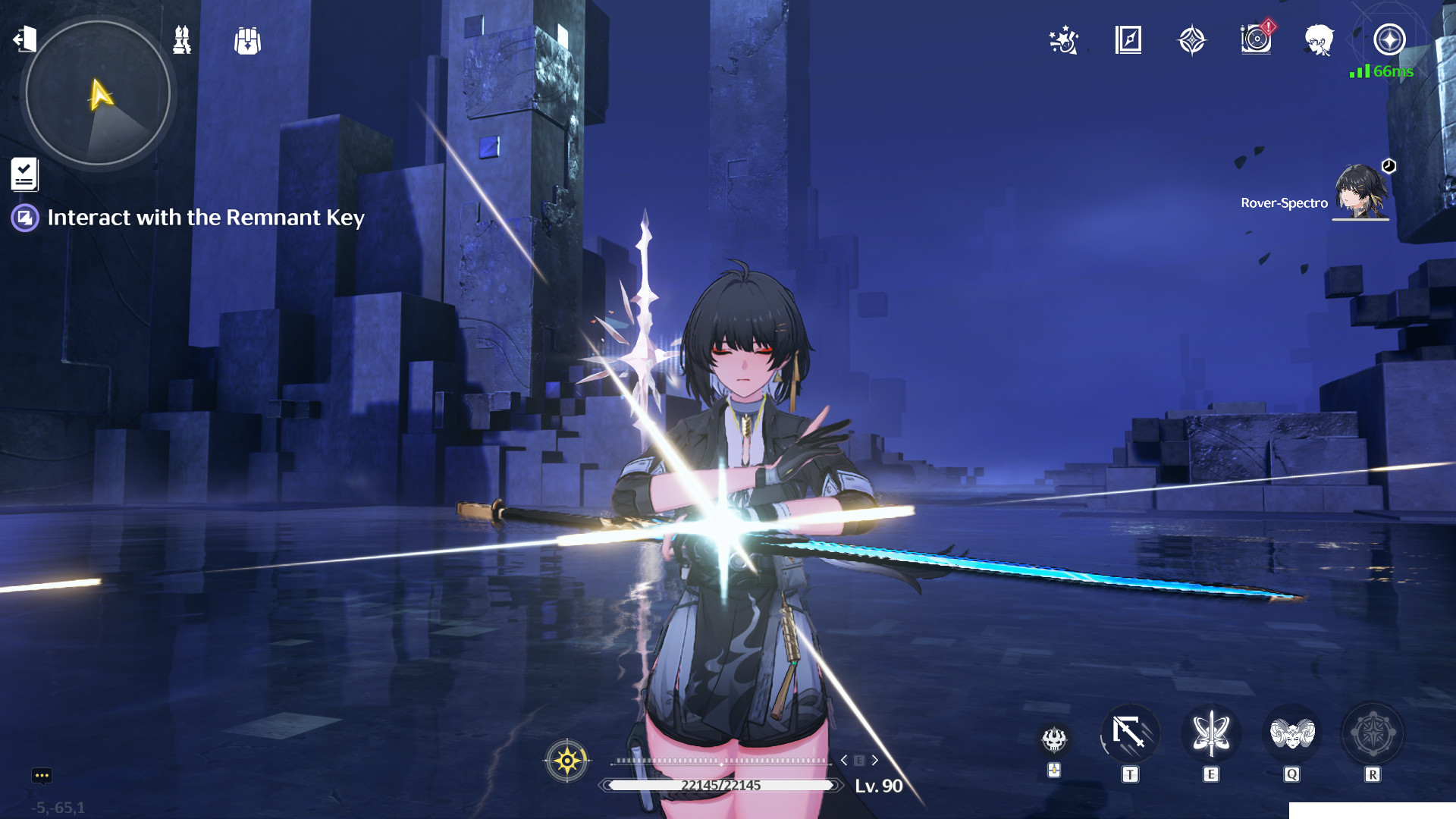This screenshot has height=819, width=1456.
Task: Open the Convene banner icon
Action: [1192, 39]
